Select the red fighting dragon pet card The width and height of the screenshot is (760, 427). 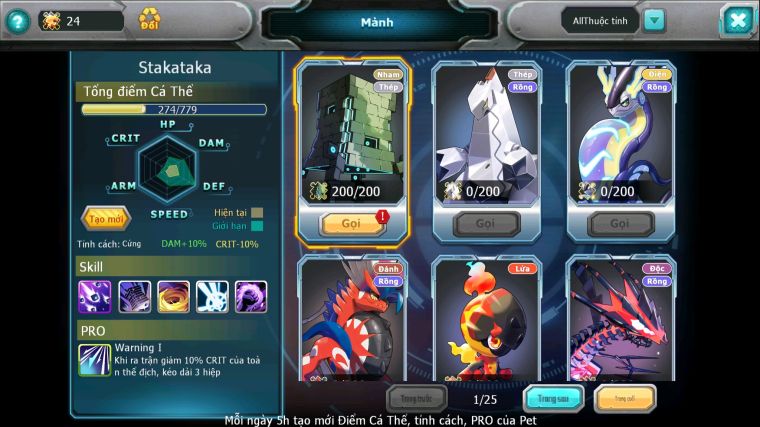point(351,320)
